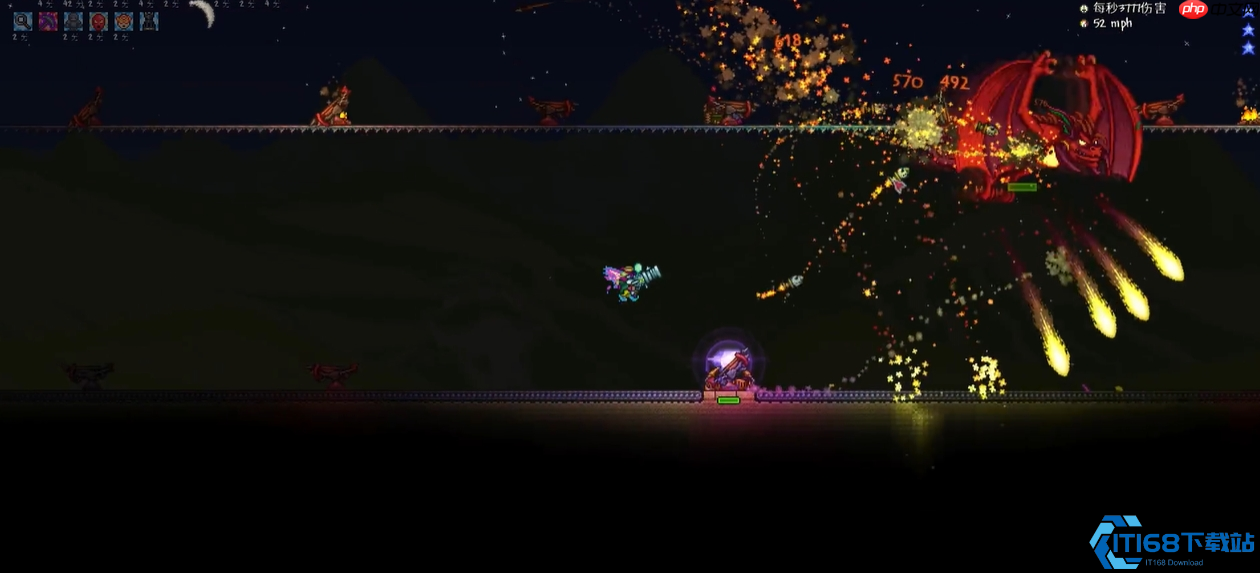
Task: Select the purple pickaxe buff icon
Action: [48, 21]
